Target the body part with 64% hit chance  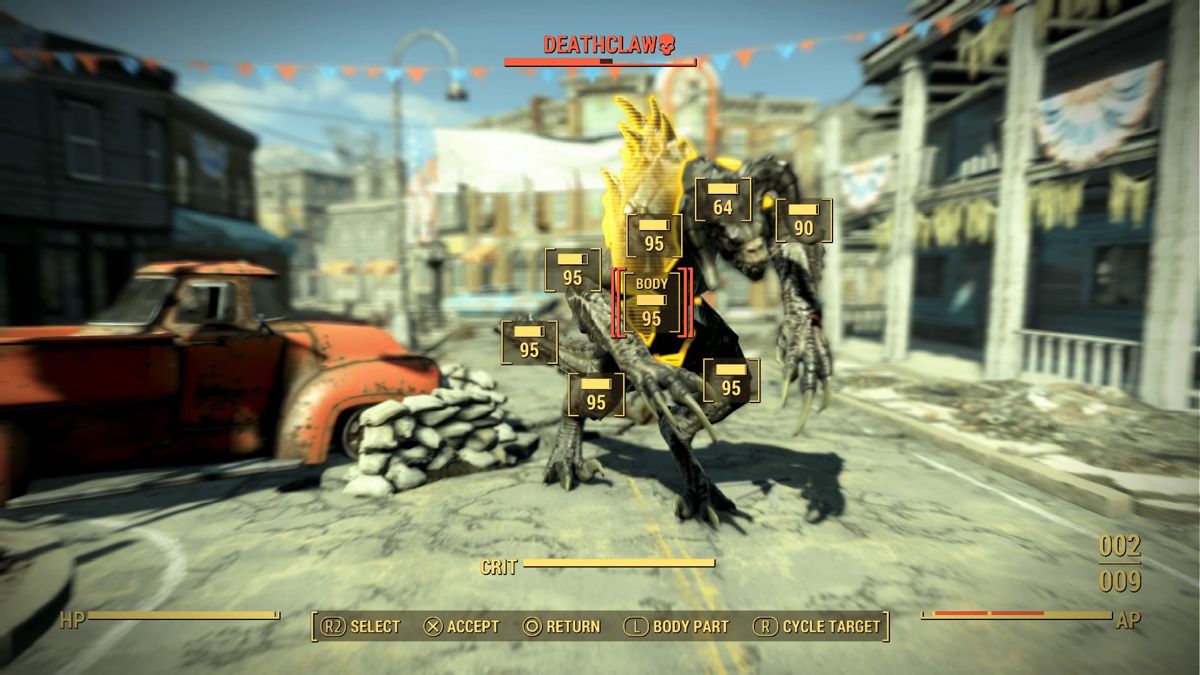click(x=722, y=200)
